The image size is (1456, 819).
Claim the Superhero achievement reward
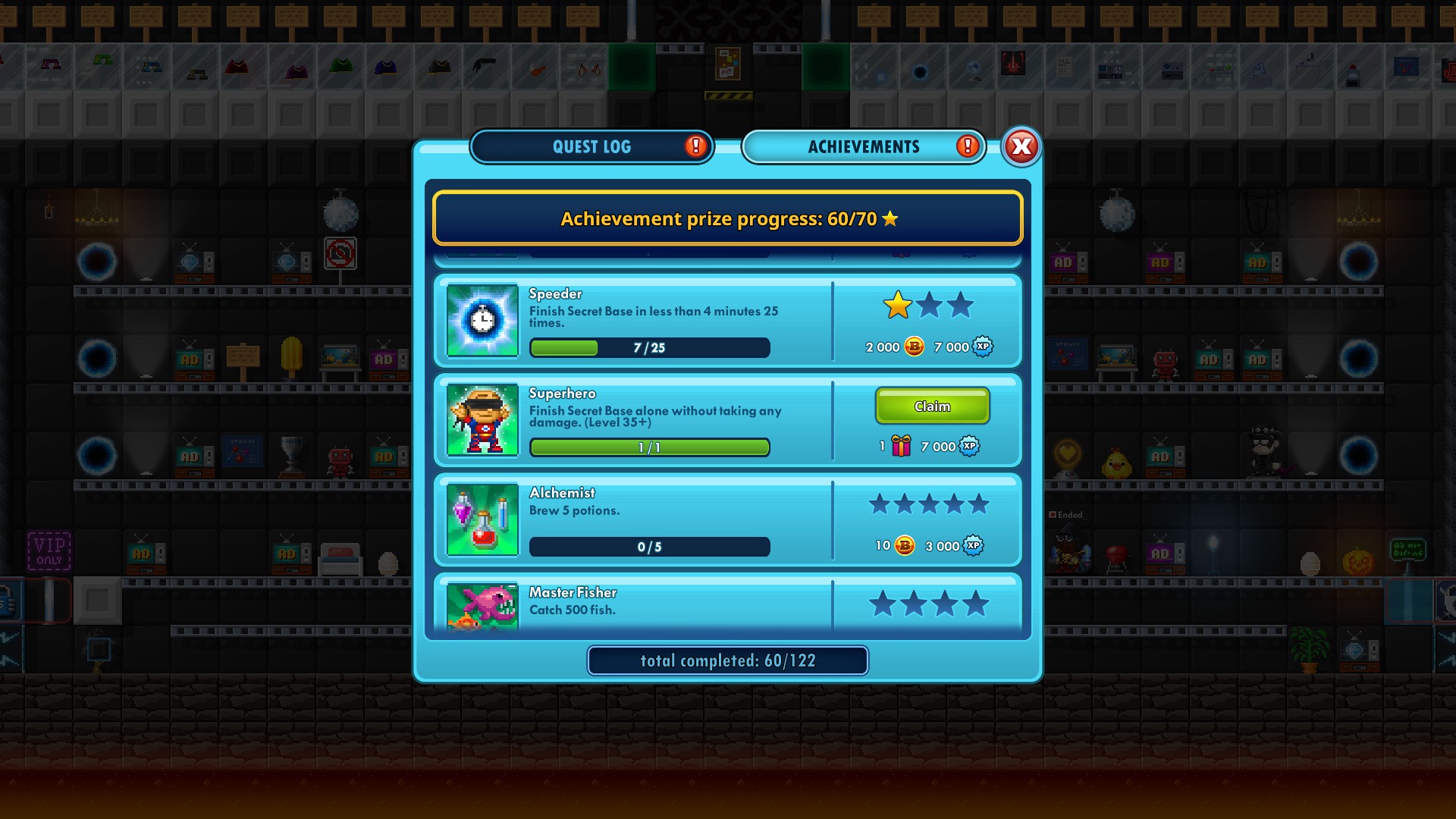click(x=932, y=406)
